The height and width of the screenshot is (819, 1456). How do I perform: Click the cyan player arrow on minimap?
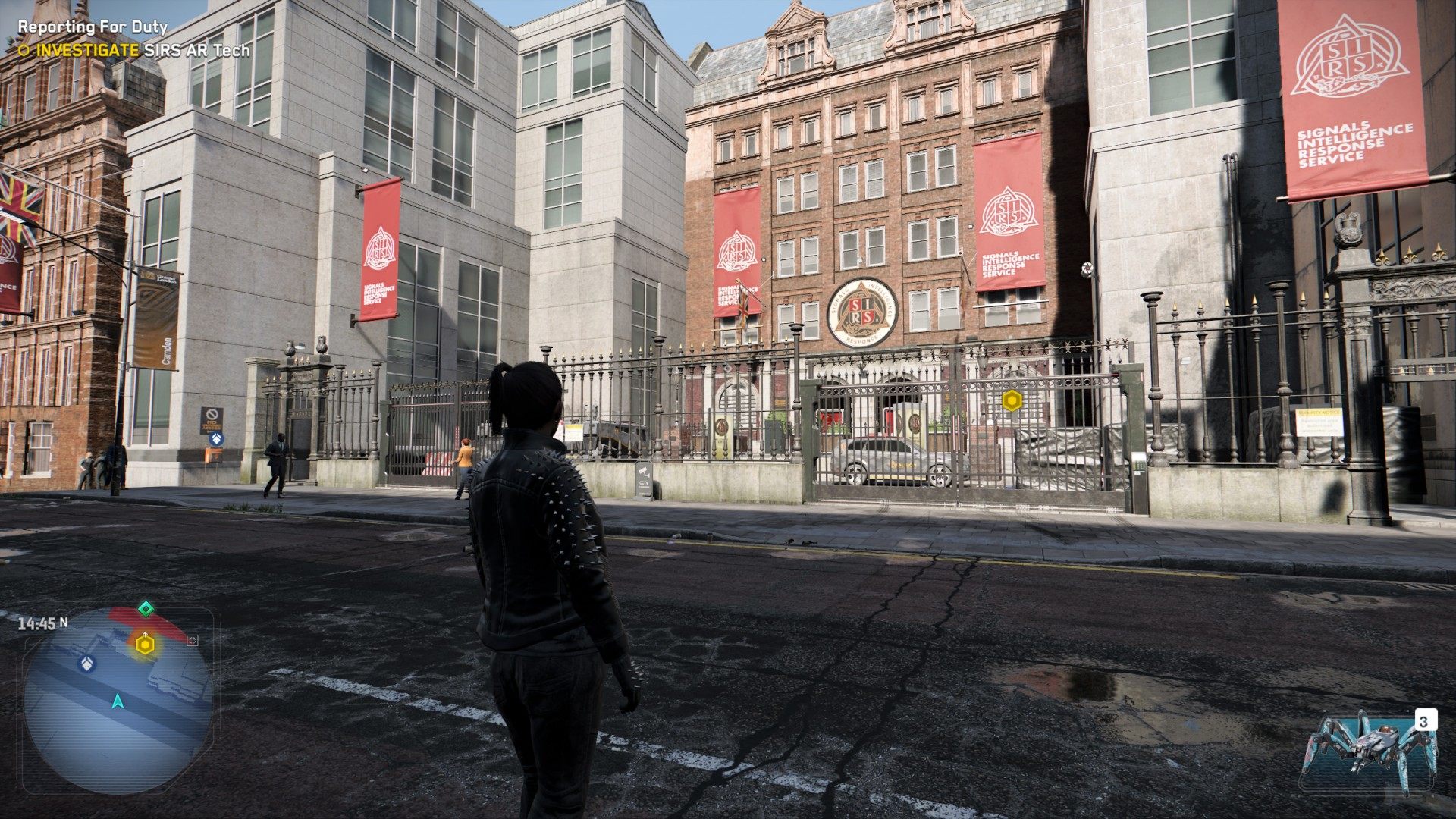point(118,701)
